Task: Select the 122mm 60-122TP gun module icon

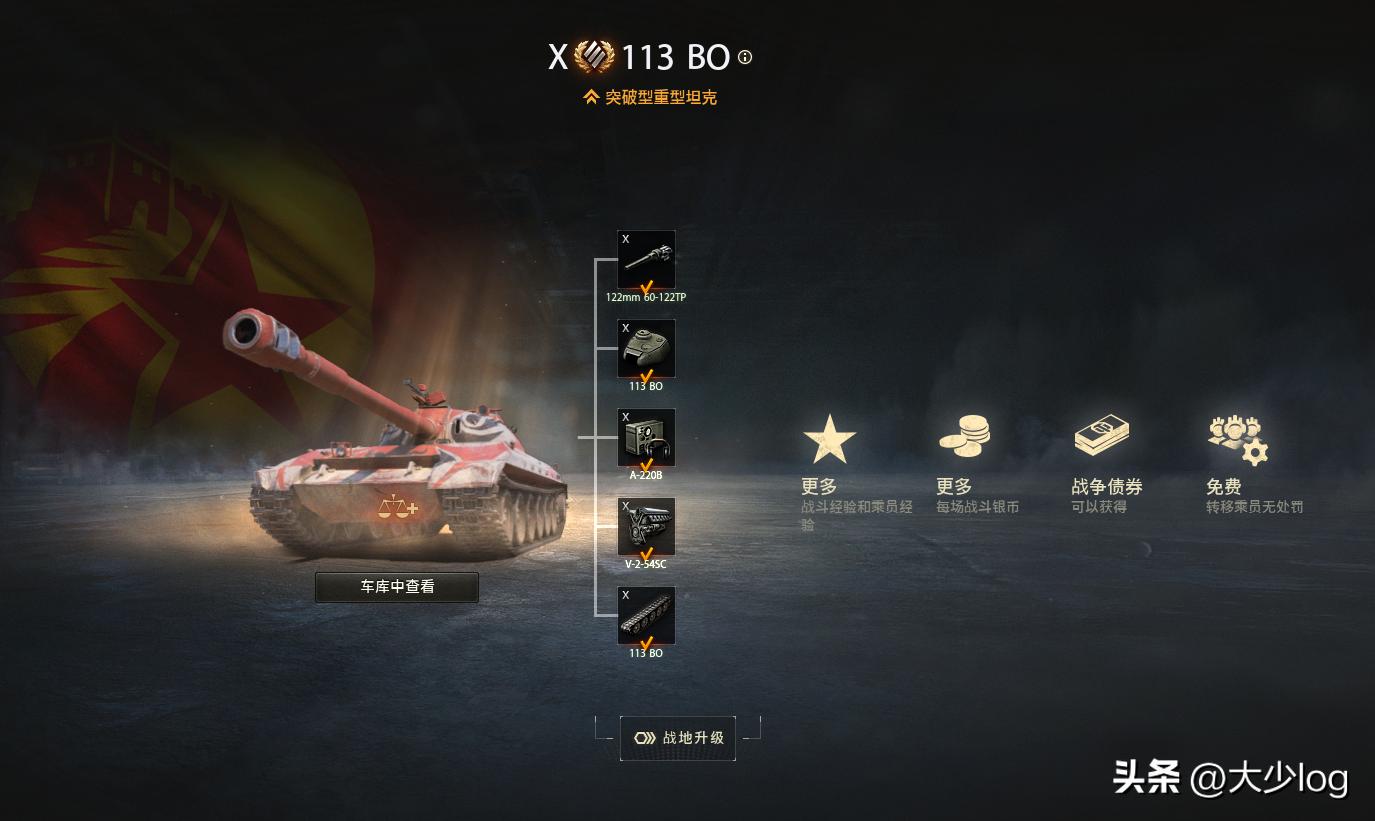Action: [646, 259]
